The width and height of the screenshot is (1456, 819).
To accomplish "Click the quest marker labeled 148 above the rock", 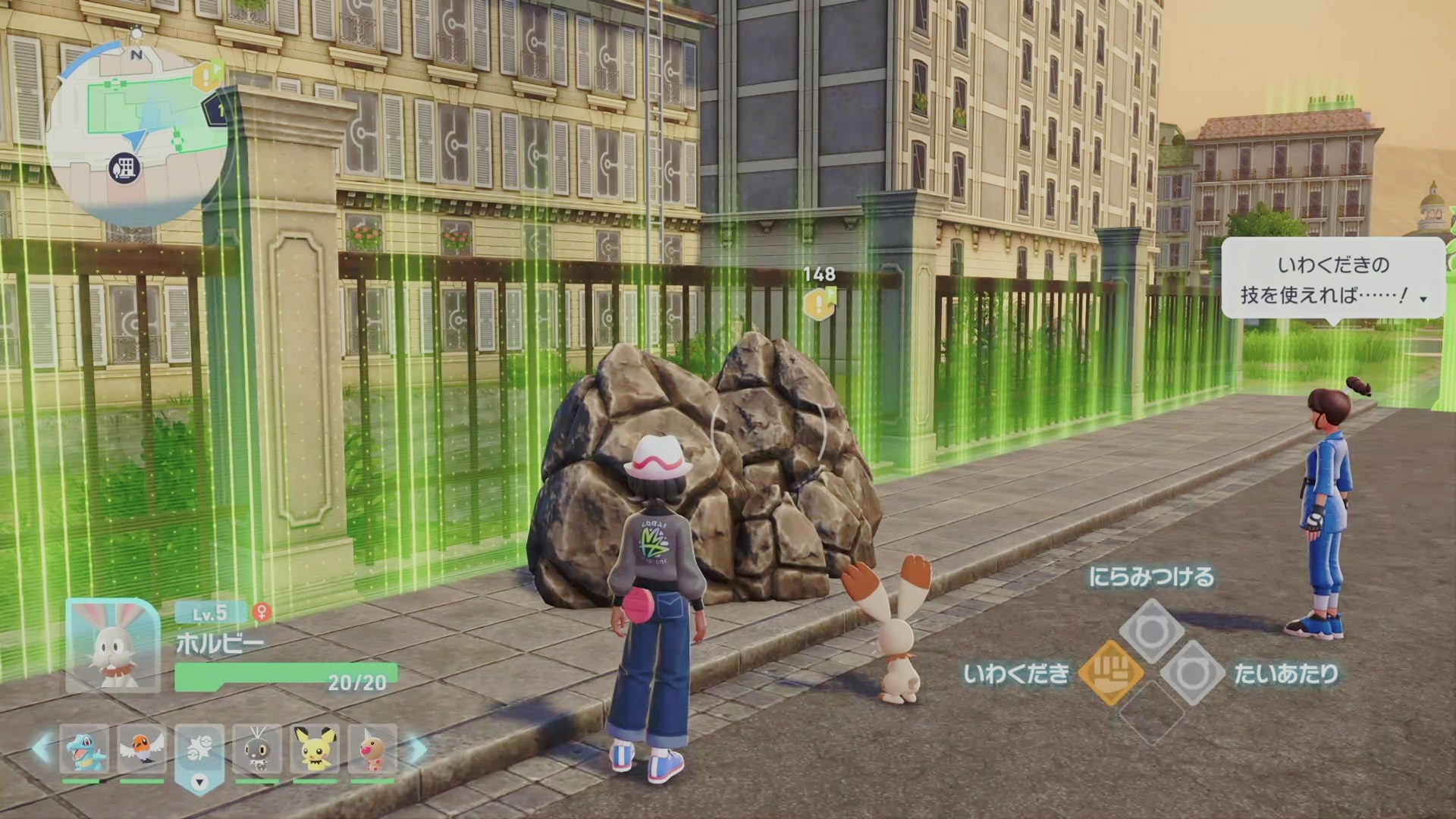I will click(819, 303).
